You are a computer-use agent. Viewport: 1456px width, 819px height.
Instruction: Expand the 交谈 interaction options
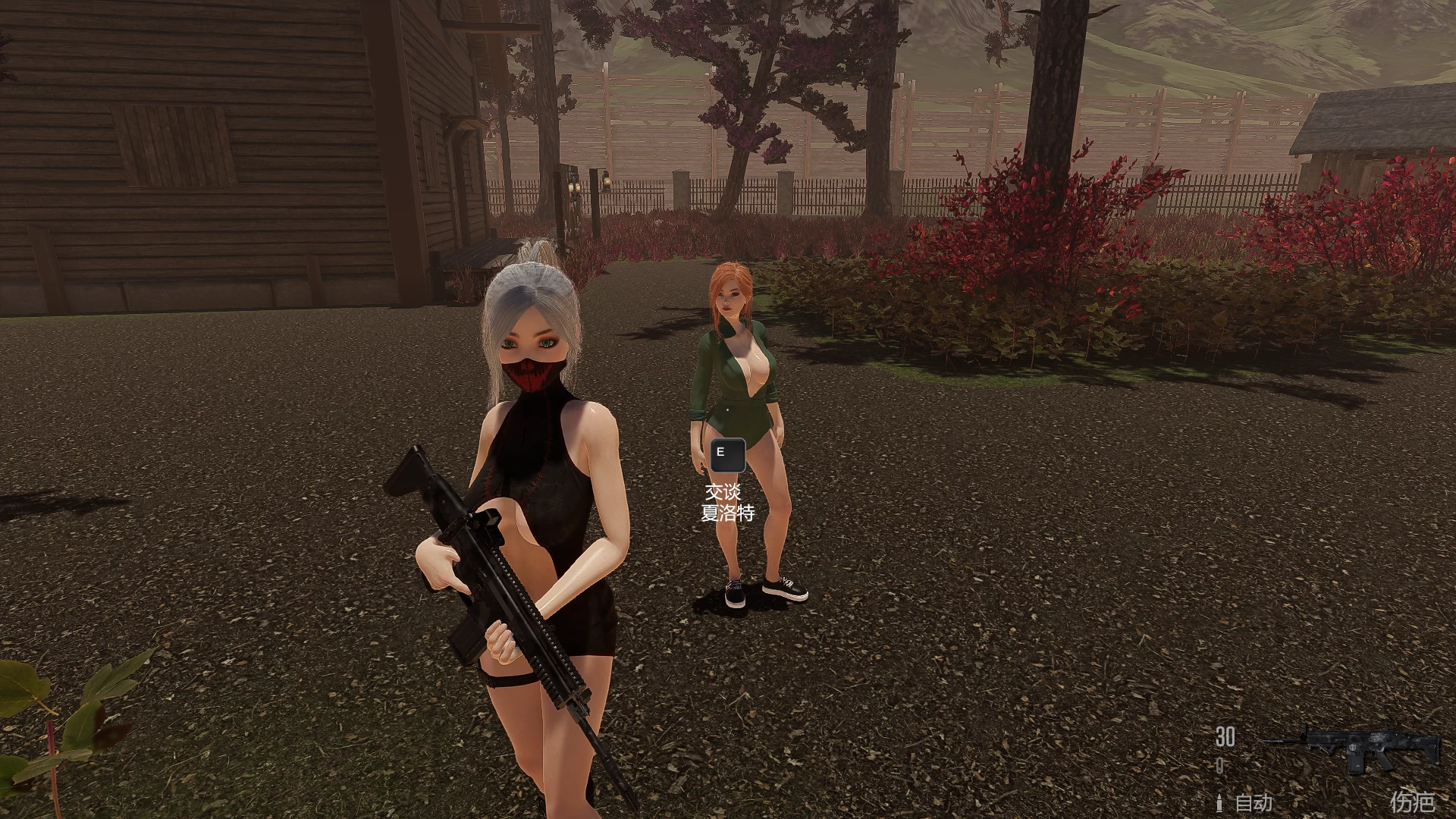tap(722, 491)
